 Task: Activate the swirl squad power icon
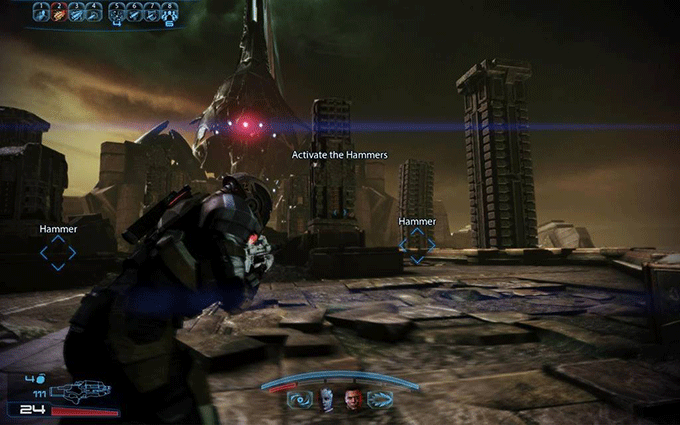[x=299, y=401]
